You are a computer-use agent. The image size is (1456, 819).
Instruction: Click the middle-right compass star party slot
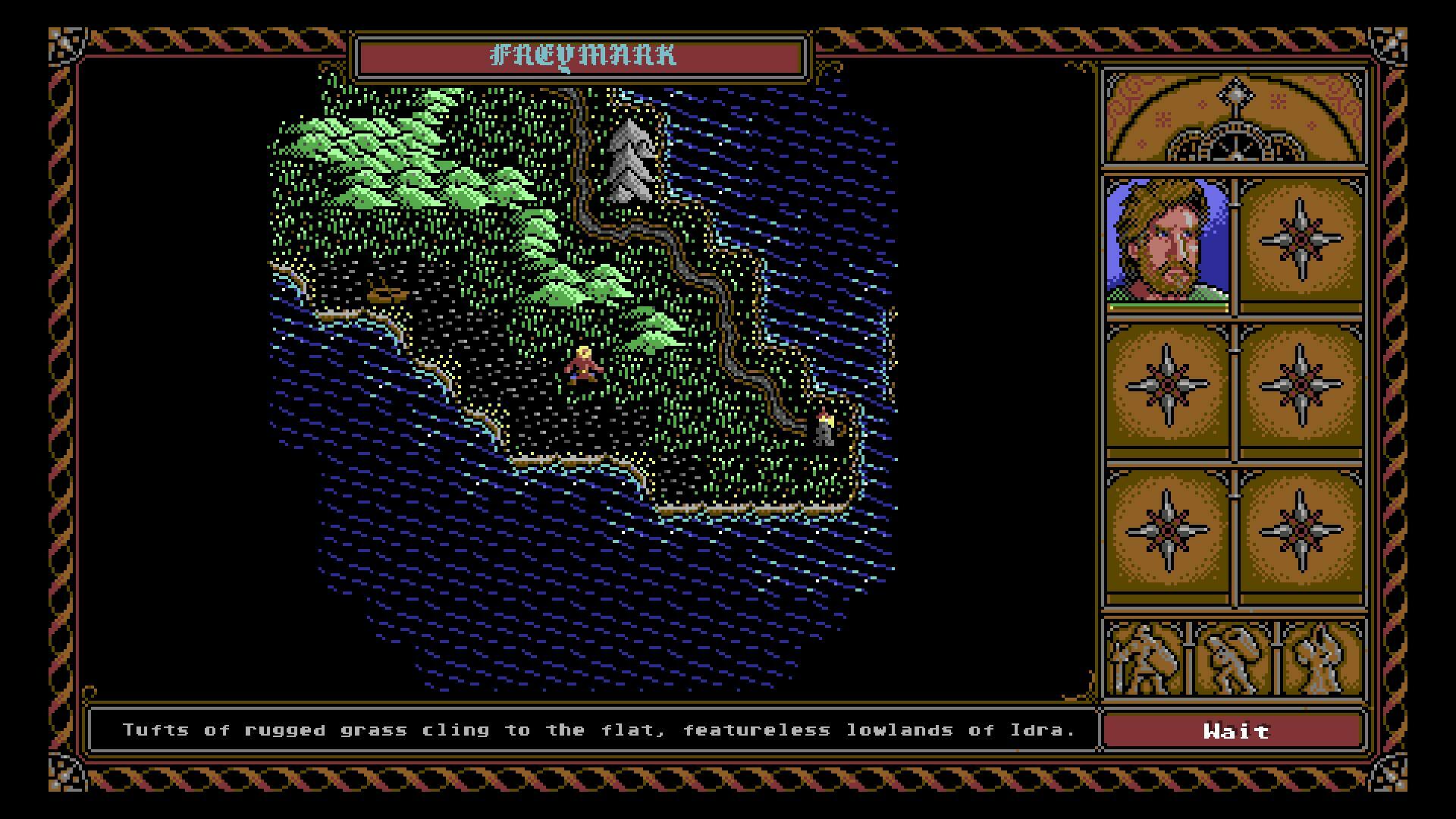1302,388
